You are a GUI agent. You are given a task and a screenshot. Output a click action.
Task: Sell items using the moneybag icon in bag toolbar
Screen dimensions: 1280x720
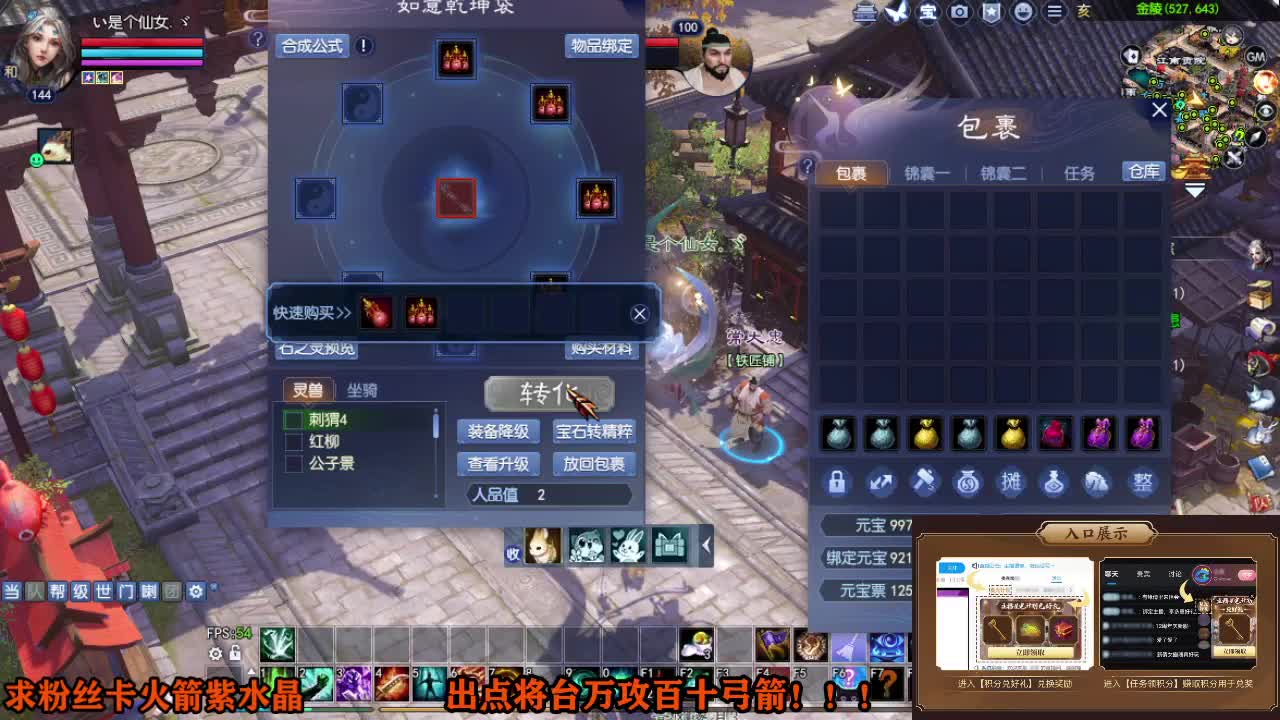[968, 482]
